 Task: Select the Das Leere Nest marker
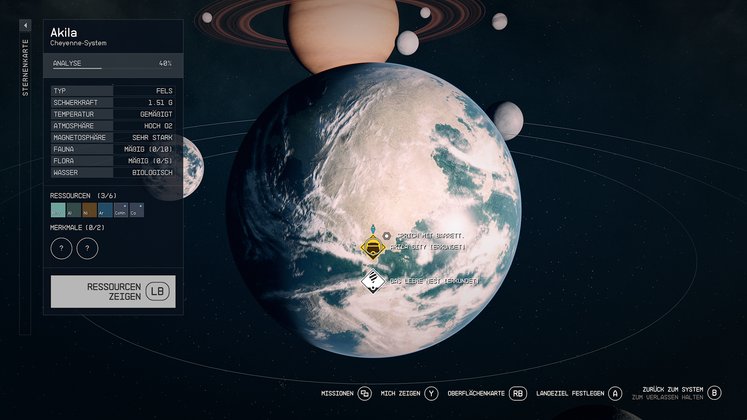click(x=373, y=281)
